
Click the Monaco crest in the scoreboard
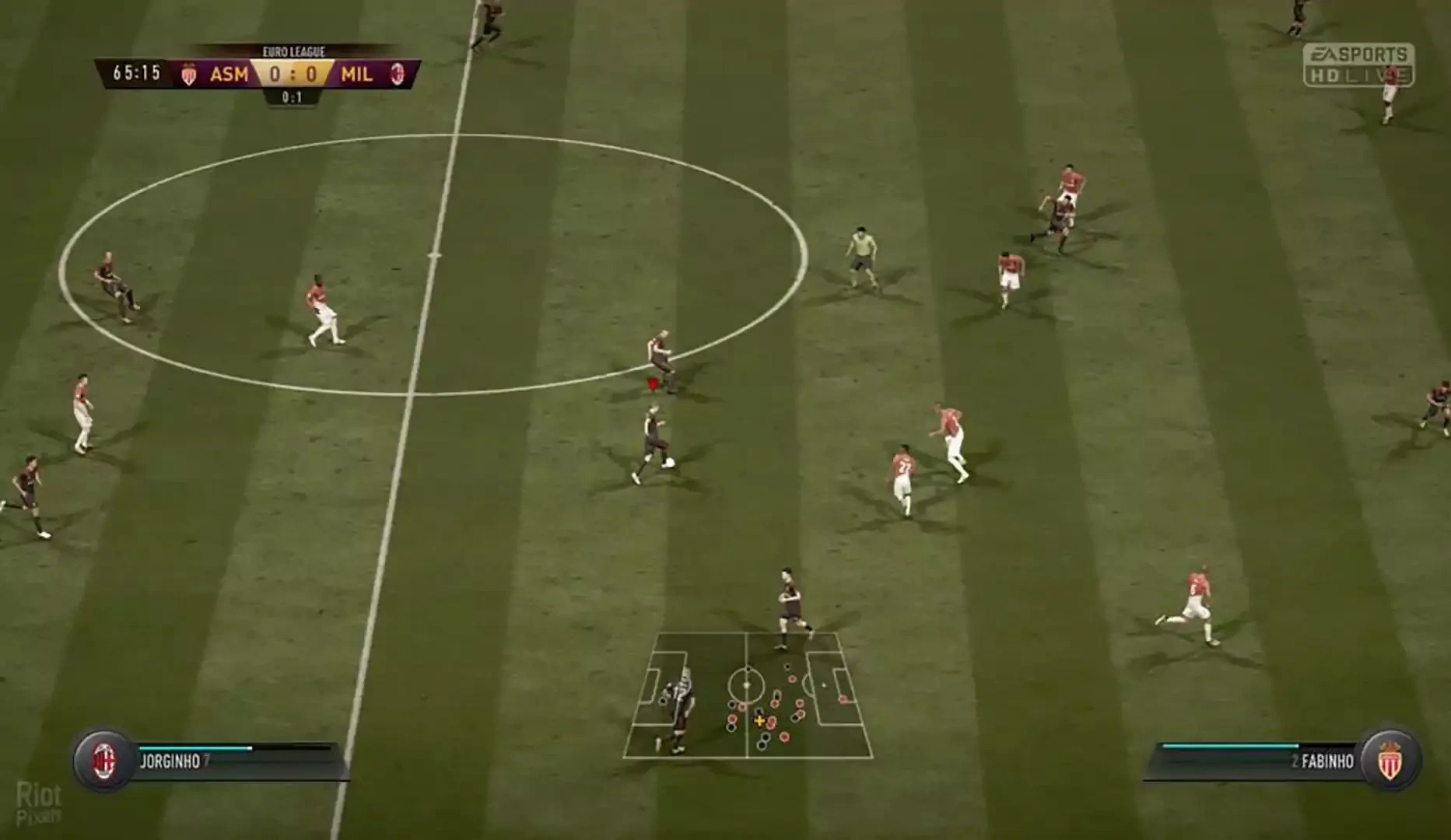click(189, 75)
